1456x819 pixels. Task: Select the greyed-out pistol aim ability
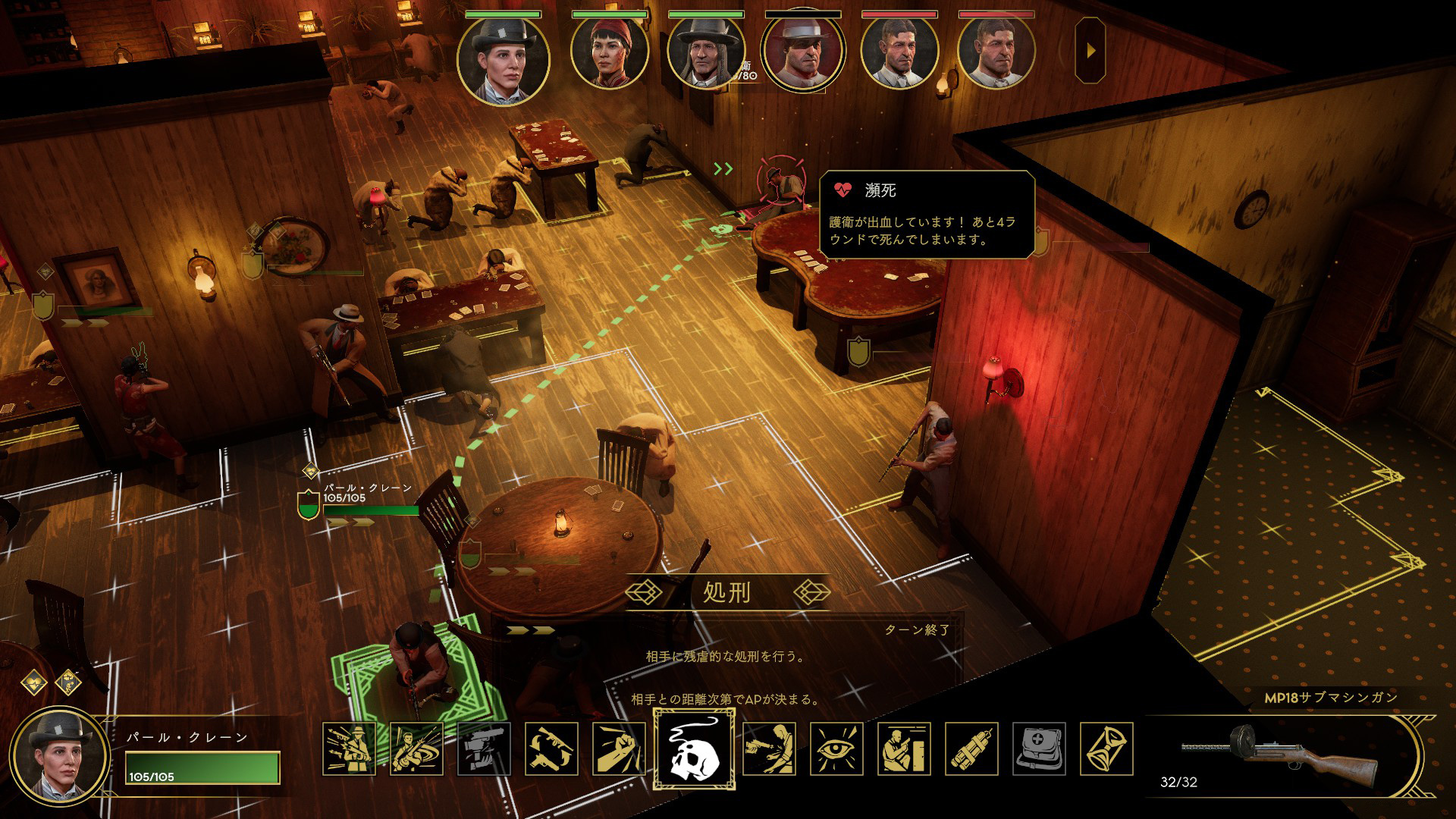484,749
